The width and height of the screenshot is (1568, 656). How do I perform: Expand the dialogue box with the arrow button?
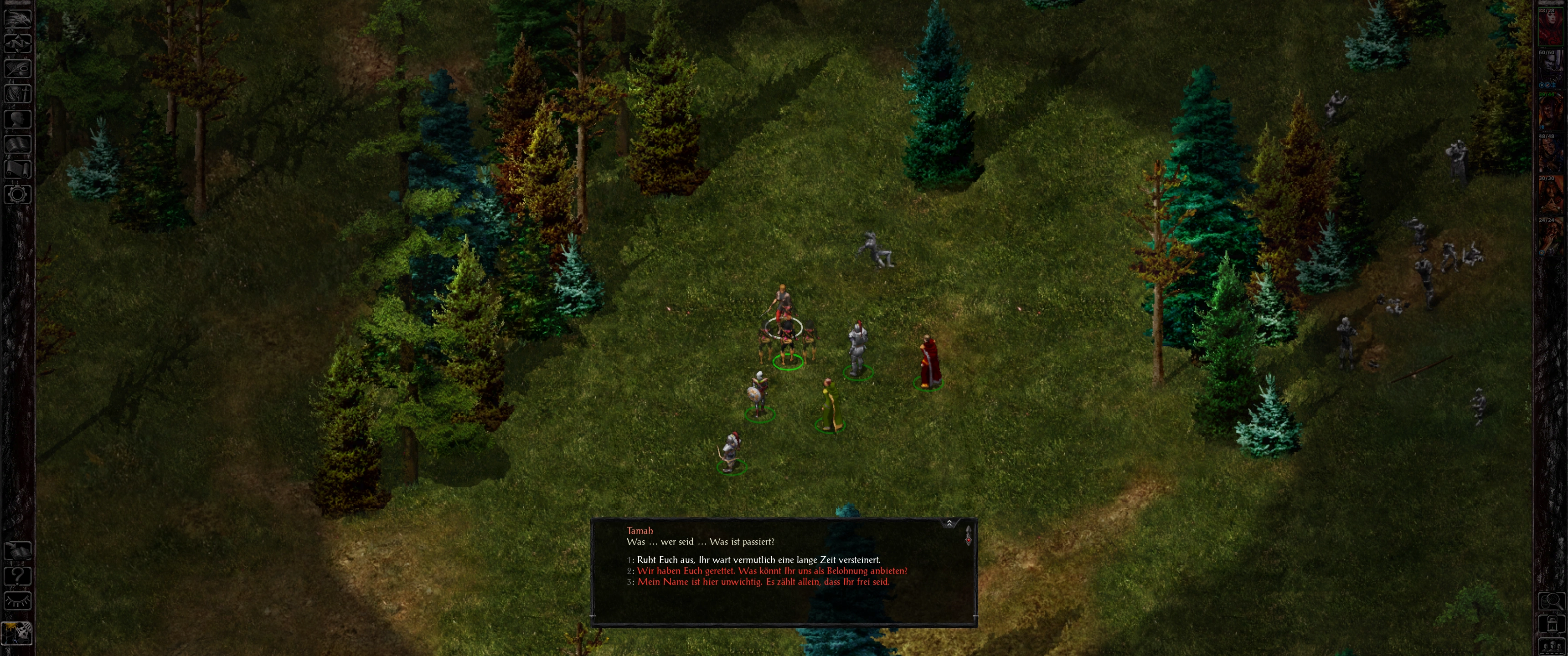click(x=949, y=523)
